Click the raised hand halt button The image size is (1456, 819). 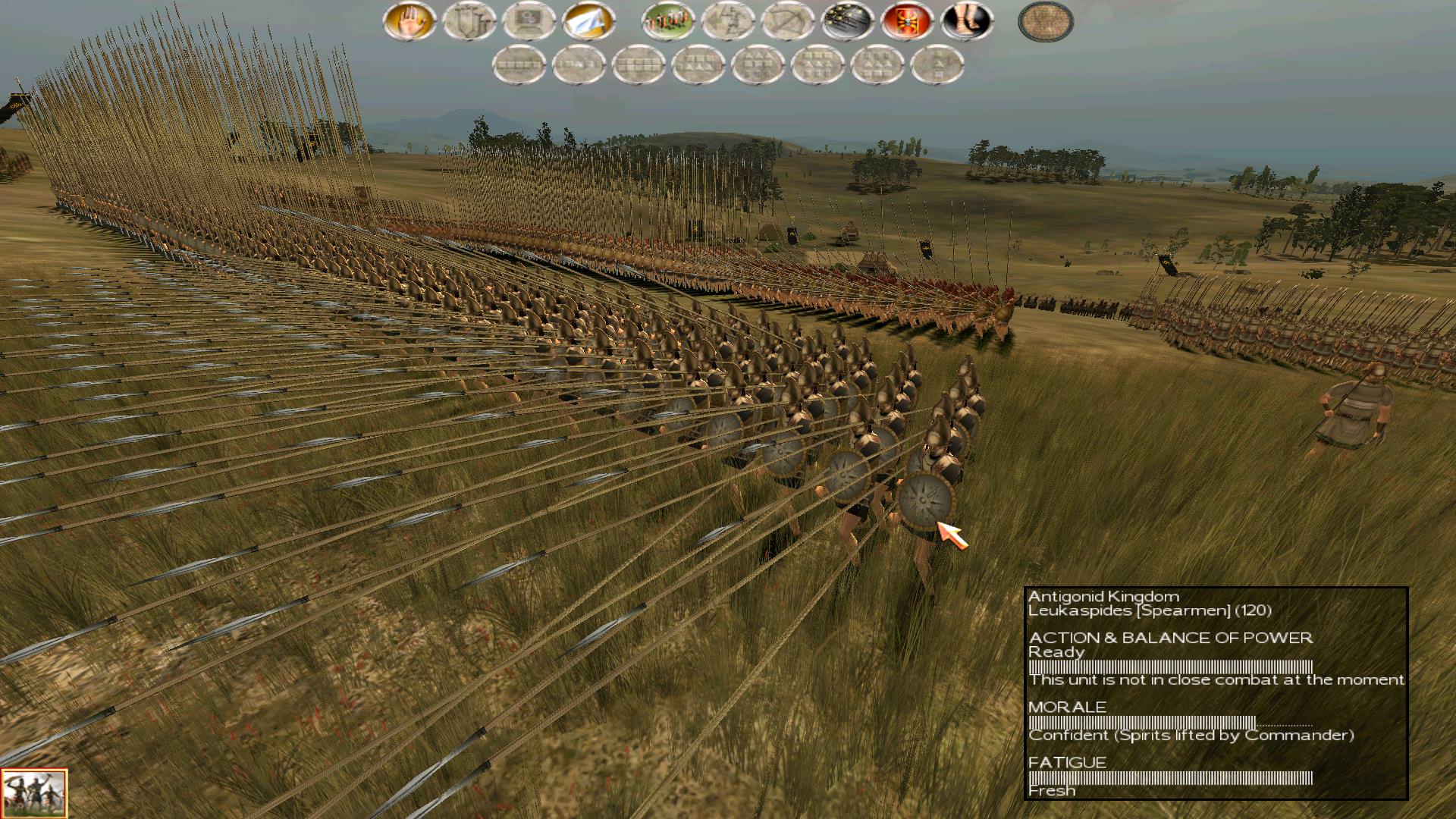pyautogui.click(x=409, y=21)
